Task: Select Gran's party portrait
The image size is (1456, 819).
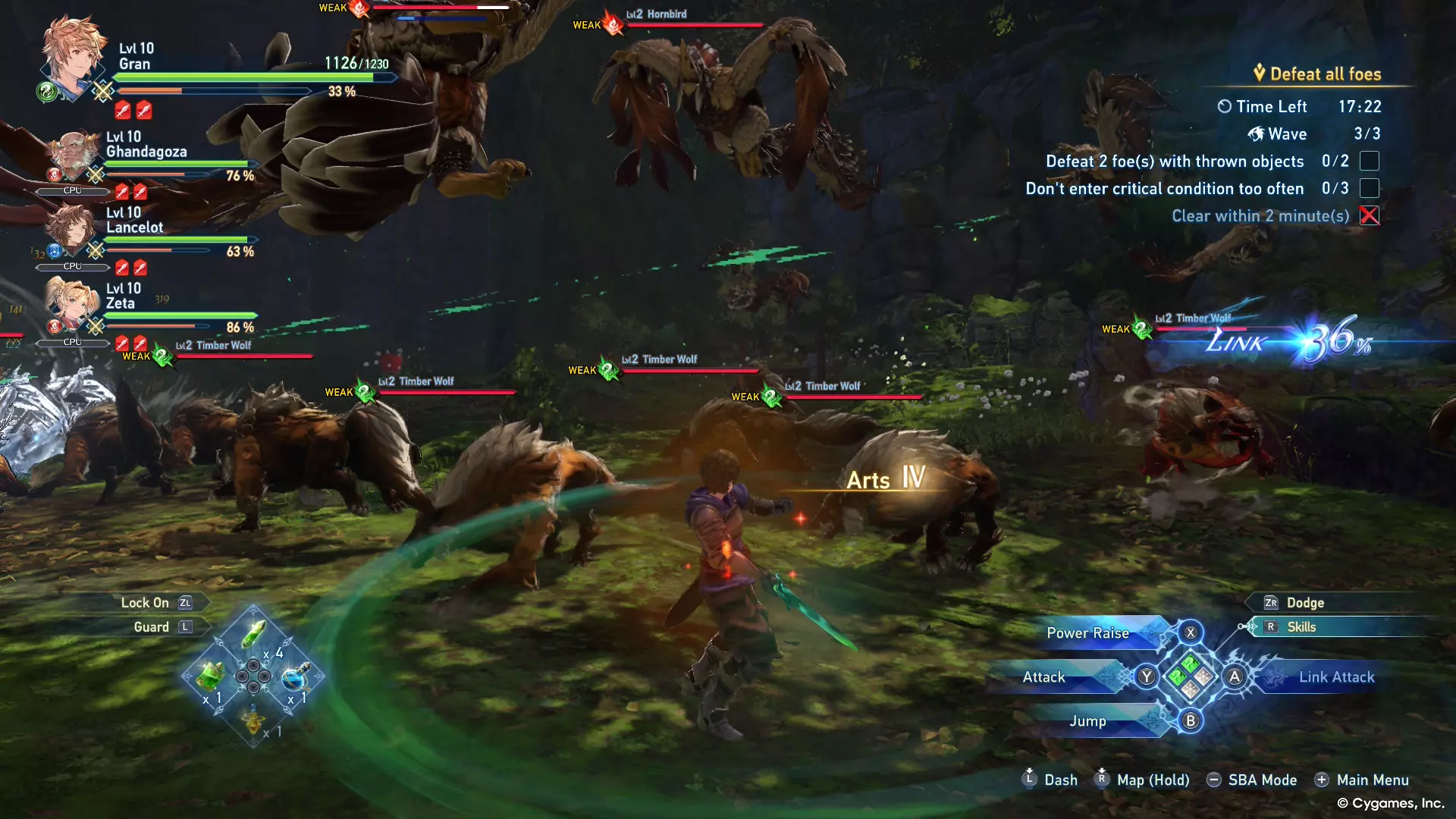Action: pyautogui.click(x=72, y=57)
